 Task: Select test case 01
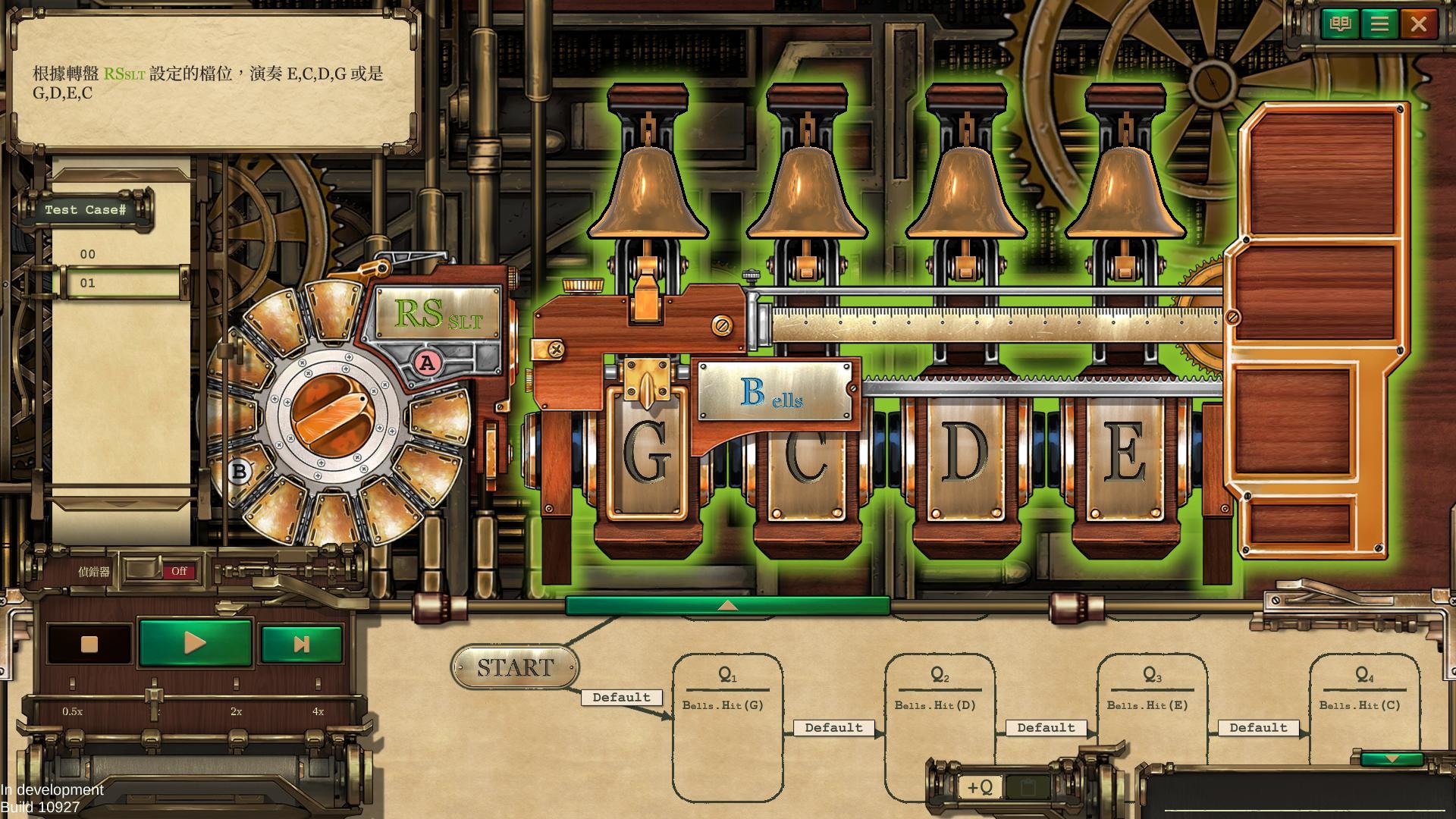point(89,283)
